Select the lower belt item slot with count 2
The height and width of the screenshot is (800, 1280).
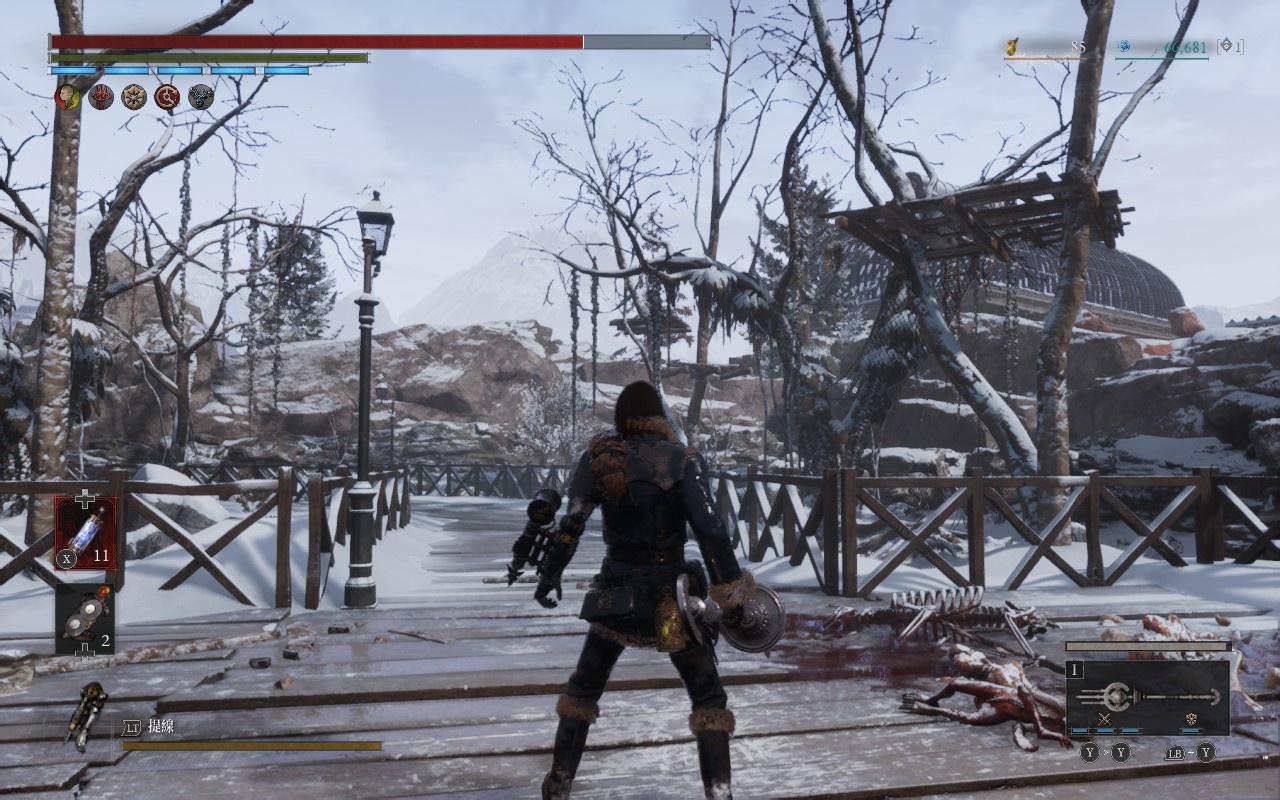pos(85,619)
